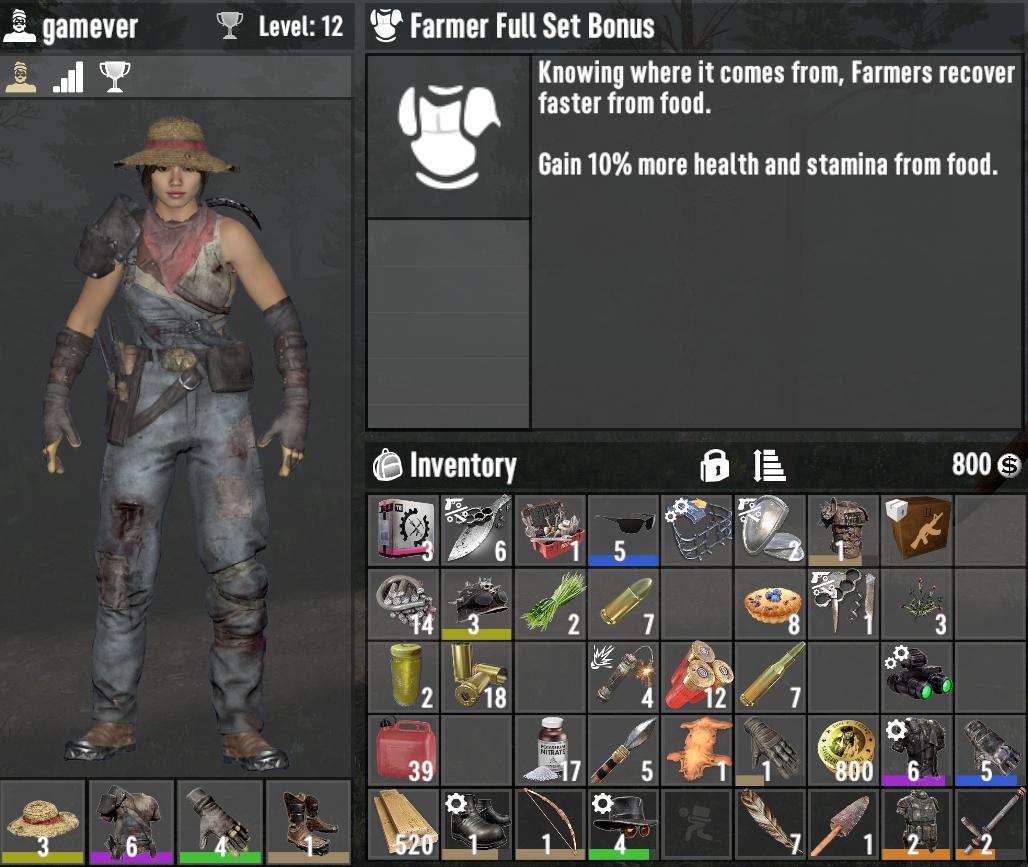The height and width of the screenshot is (867, 1028).
Task: Pick the red gas can stack
Action: [x=403, y=749]
